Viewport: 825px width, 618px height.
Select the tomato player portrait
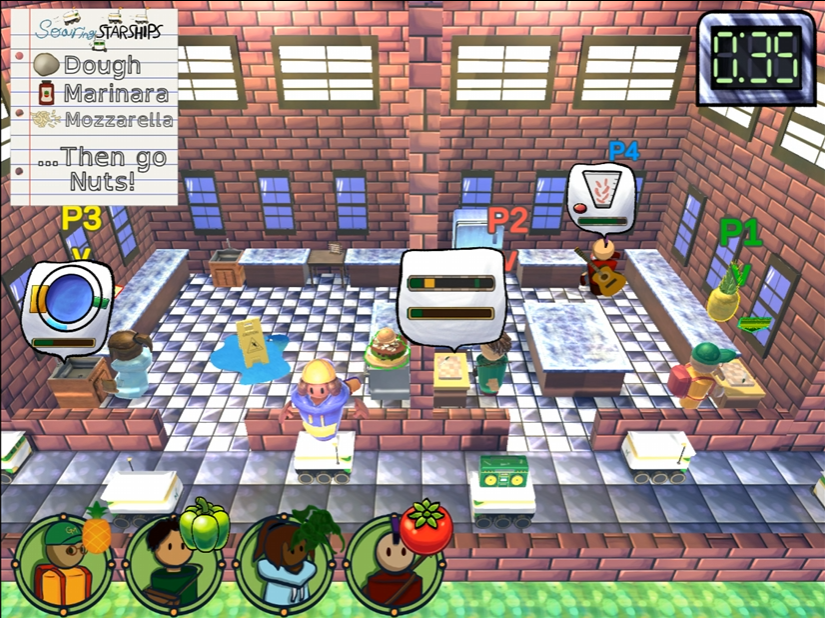397,564
